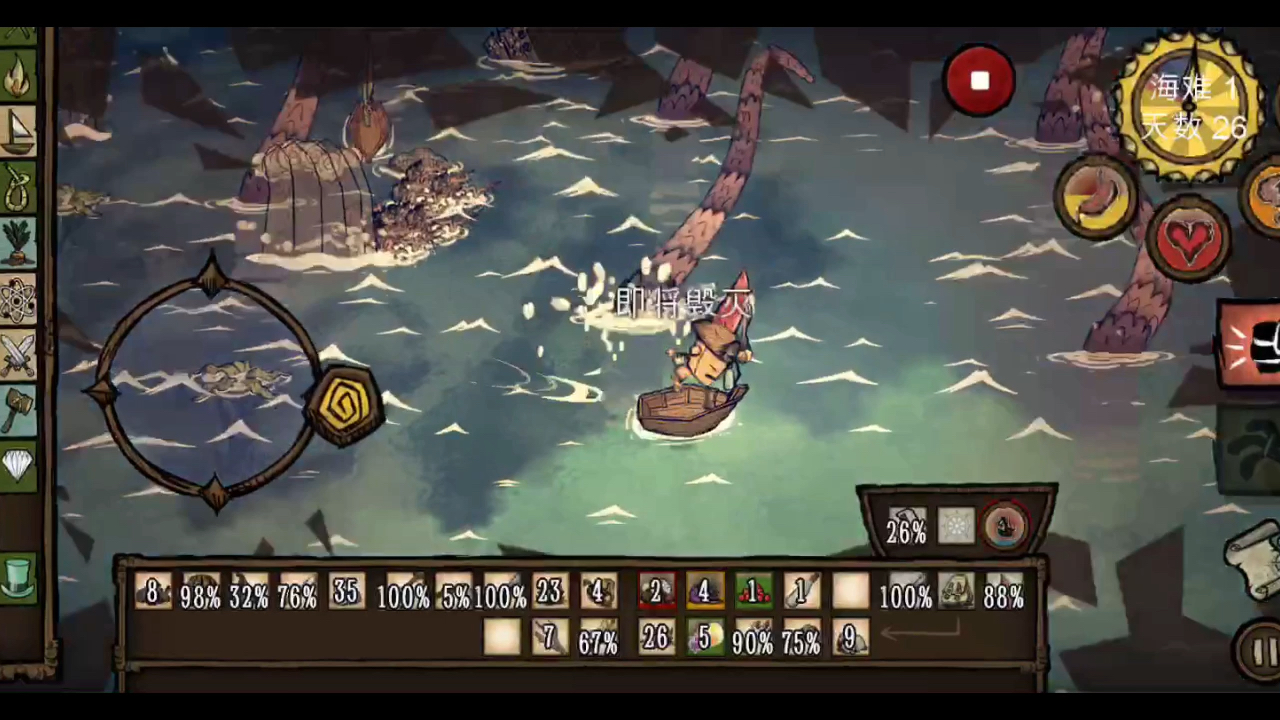The image size is (1280, 720).
Task: Switch to the atom science crafting tab
Action: coord(18,299)
